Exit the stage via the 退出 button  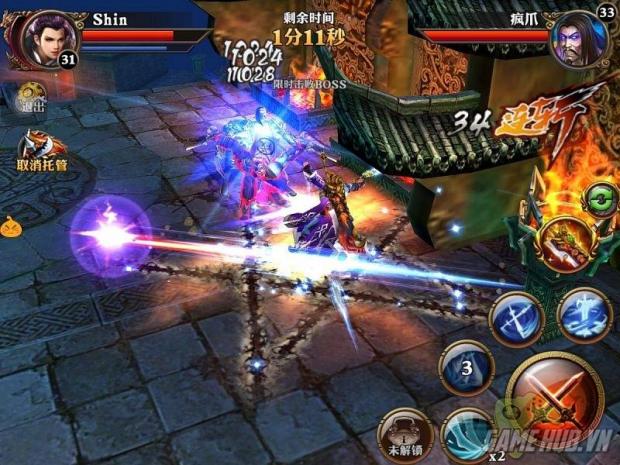[x=30, y=97]
